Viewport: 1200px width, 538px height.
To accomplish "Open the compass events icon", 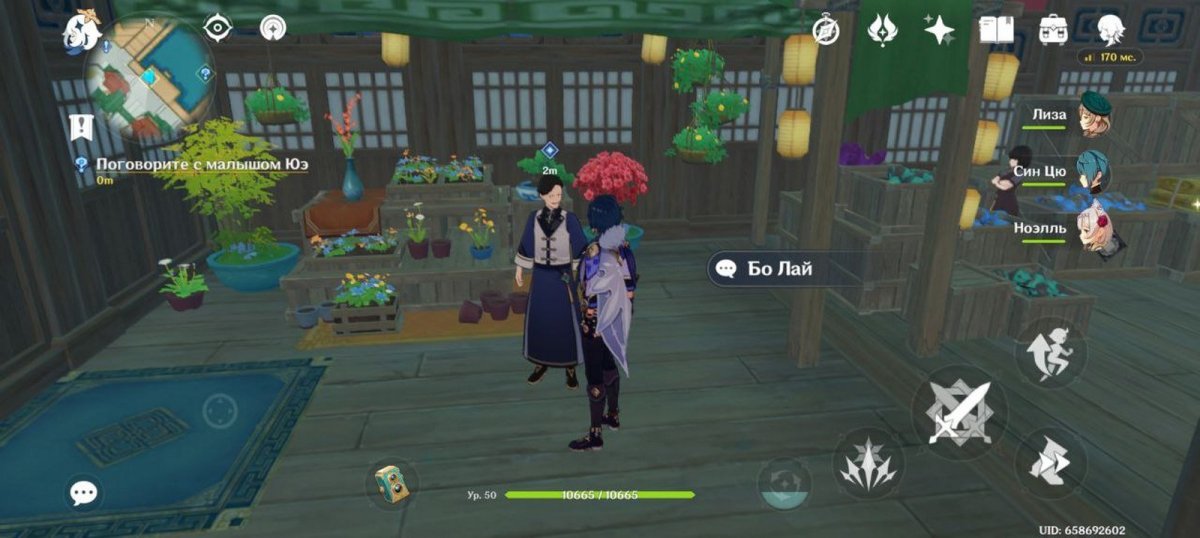I will 826,30.
